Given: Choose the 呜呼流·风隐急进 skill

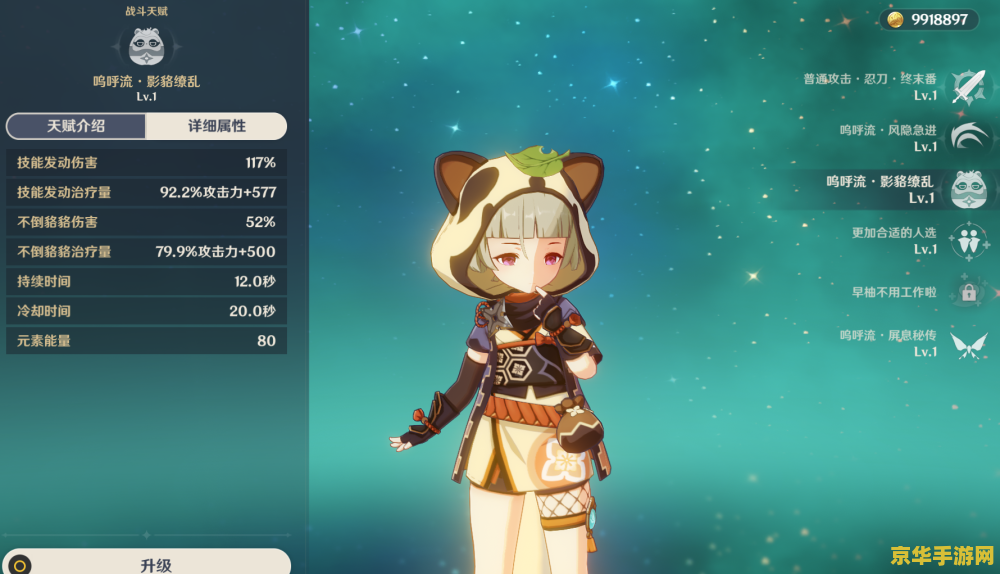Looking at the screenshot, I should (967, 138).
